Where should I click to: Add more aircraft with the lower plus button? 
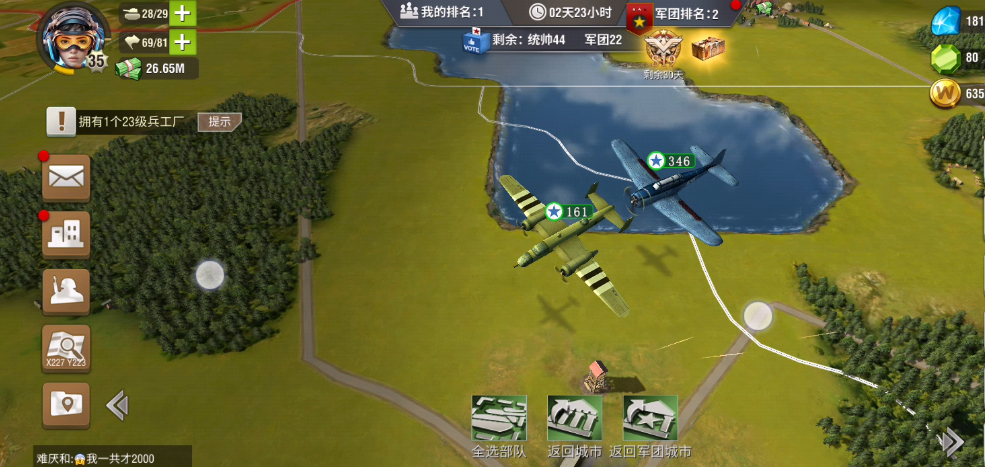point(182,42)
